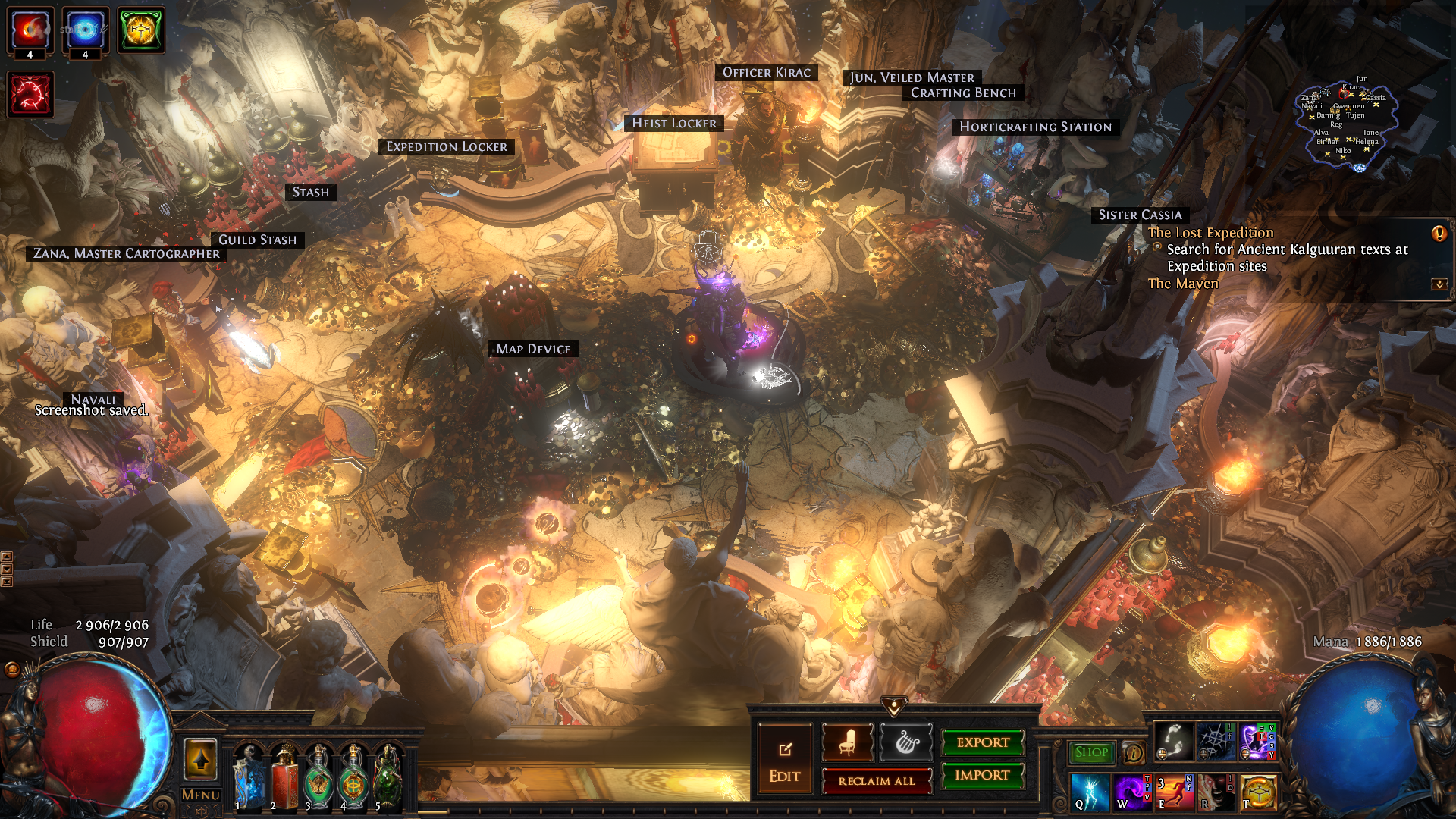Viewport: 1456px width, 819px height.
Task: Open the Menu button beside the life orb
Action: 201,795
